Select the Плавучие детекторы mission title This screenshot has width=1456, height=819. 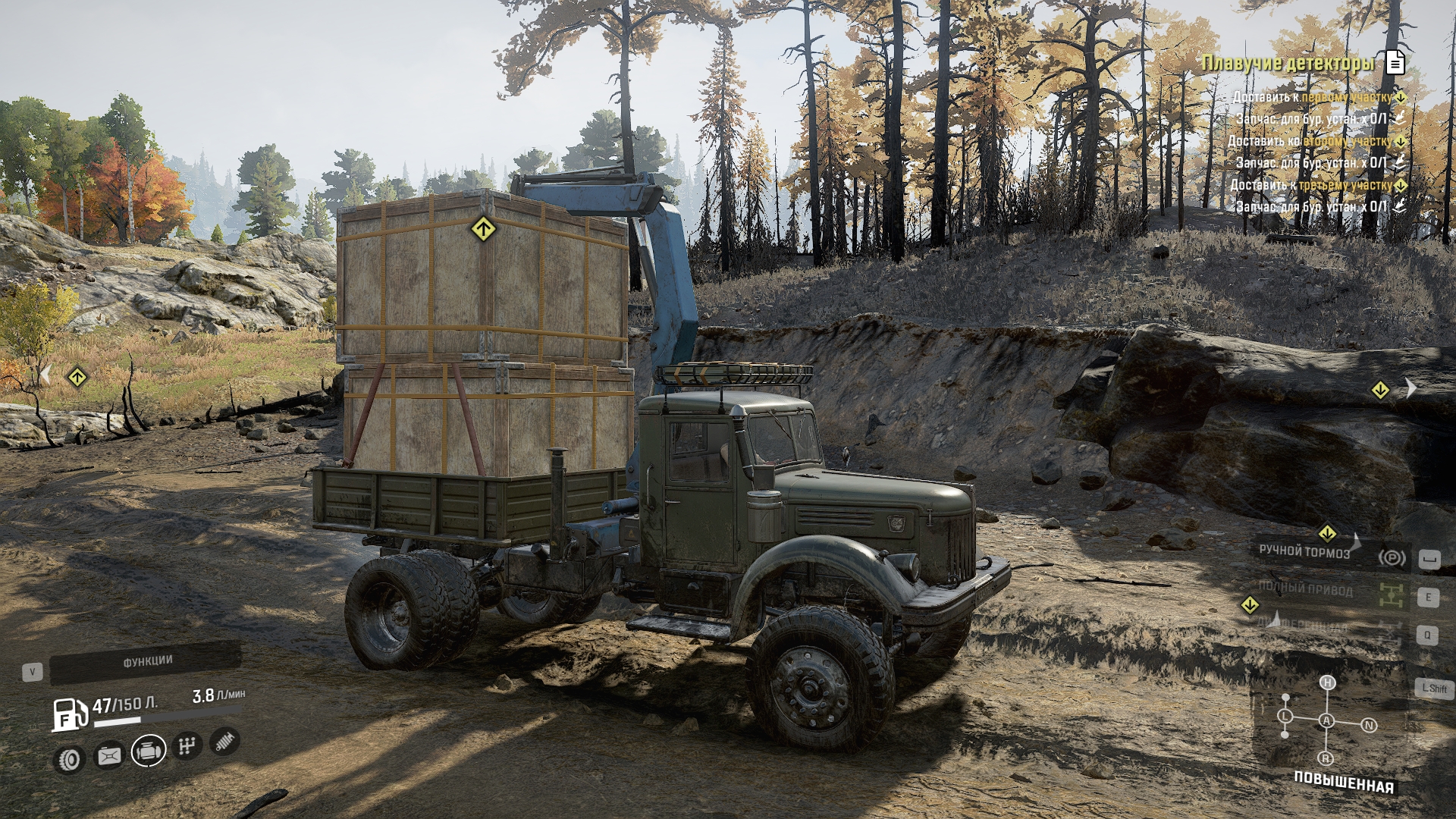click(1288, 63)
